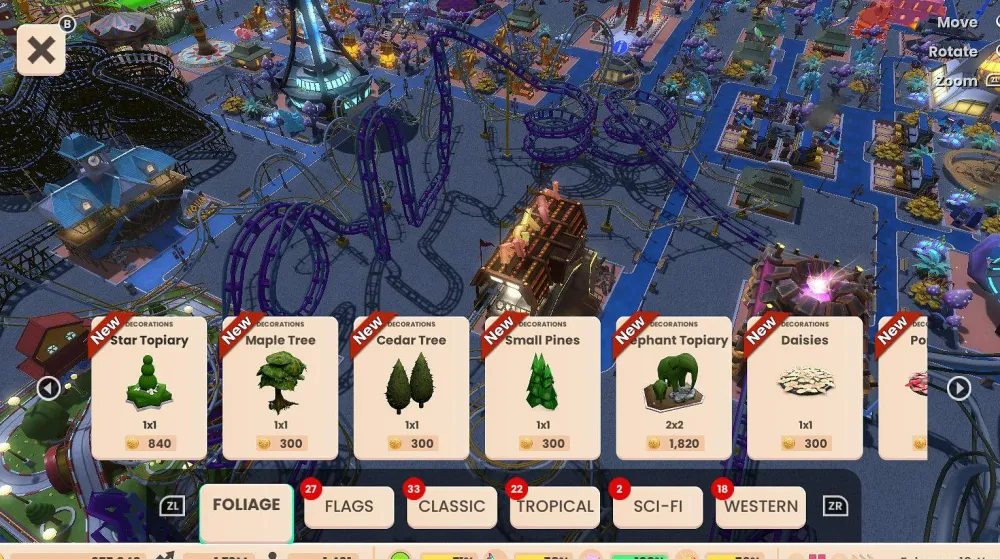Pick the Cedar Tree decoration
The image size is (1000, 559).
[x=411, y=388]
